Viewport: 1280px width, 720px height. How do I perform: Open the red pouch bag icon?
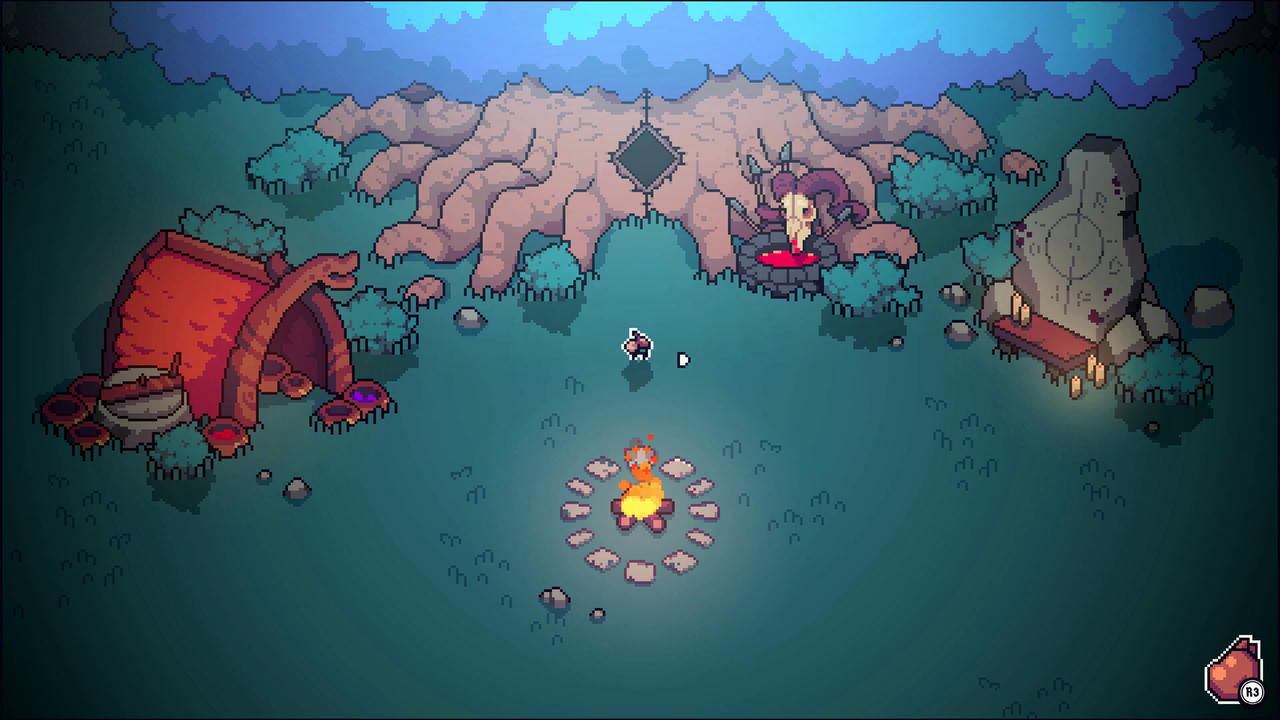[1232, 670]
